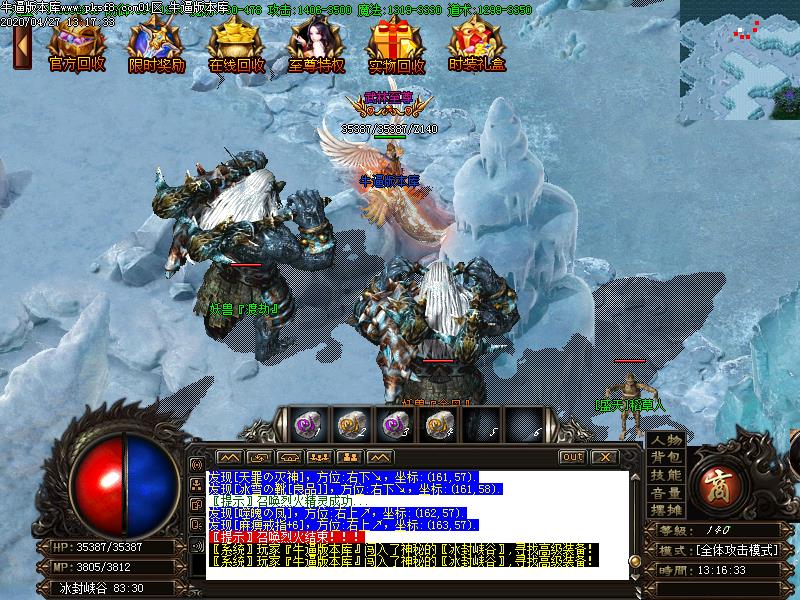Click the chat panel's out button
The image size is (800, 600).
(x=572, y=457)
